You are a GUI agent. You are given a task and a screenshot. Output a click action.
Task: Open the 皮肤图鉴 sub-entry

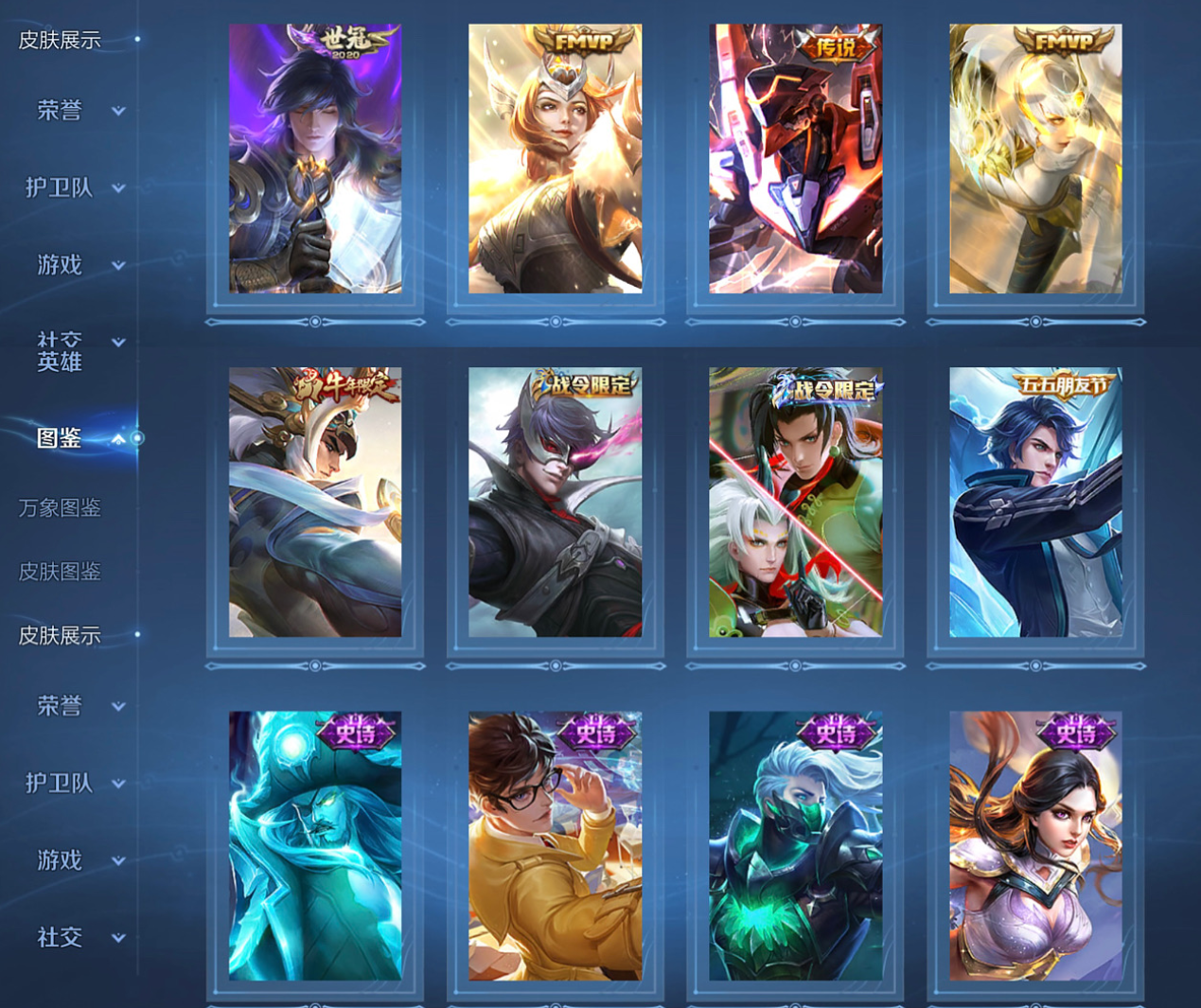(x=60, y=572)
